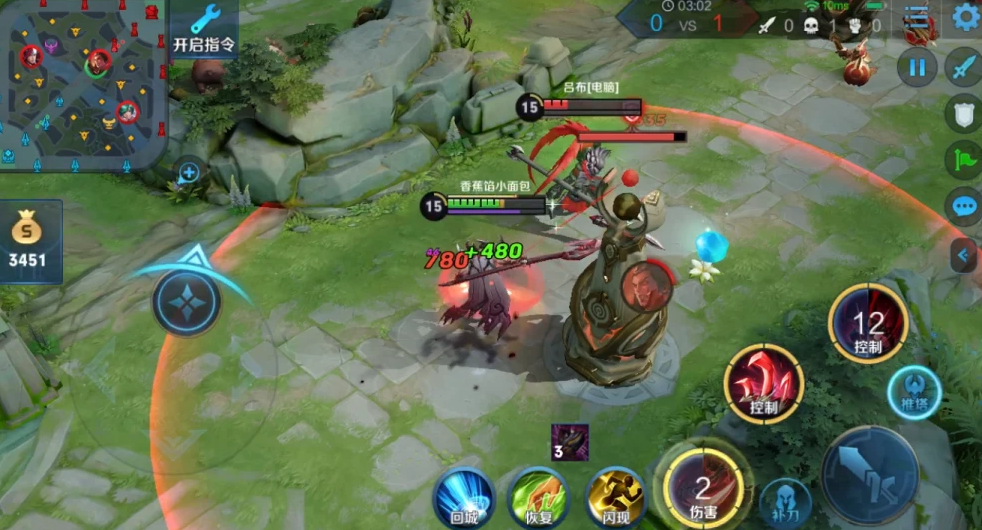Select the 控制 ultimate with 12 cooldown

click(868, 324)
